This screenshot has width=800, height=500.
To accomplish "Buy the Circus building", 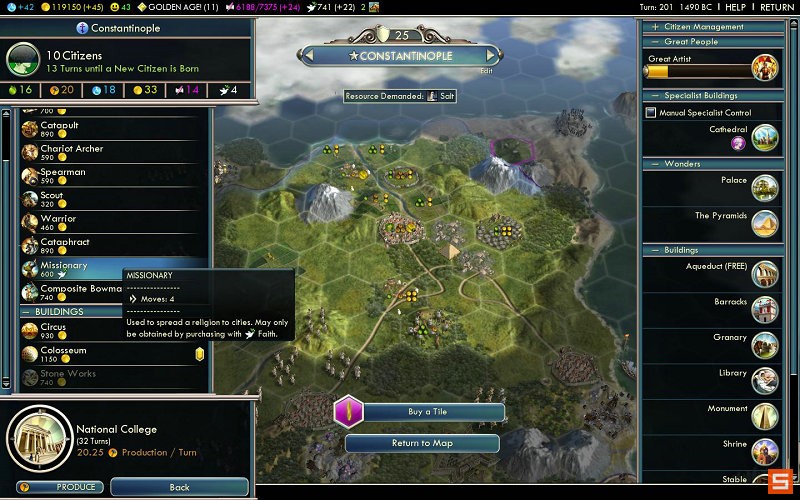I will (54, 328).
